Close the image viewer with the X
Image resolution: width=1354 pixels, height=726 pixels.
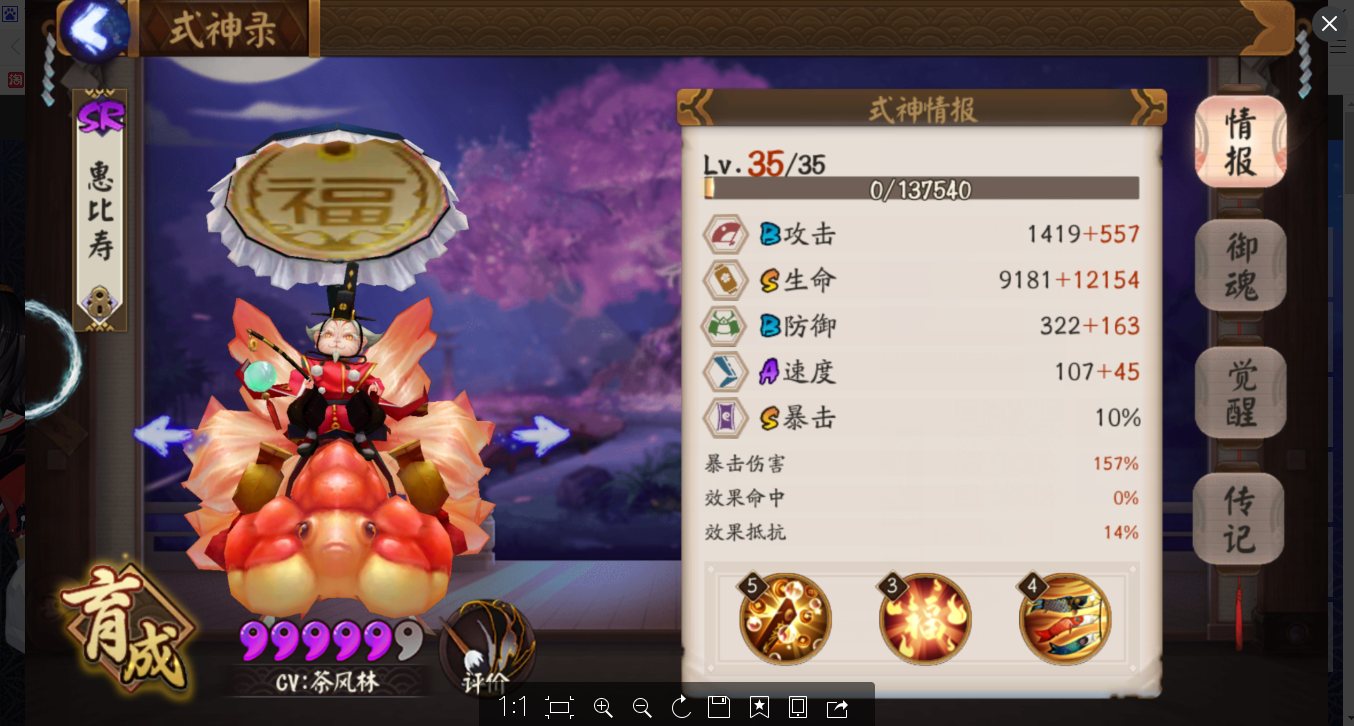pos(1329,24)
